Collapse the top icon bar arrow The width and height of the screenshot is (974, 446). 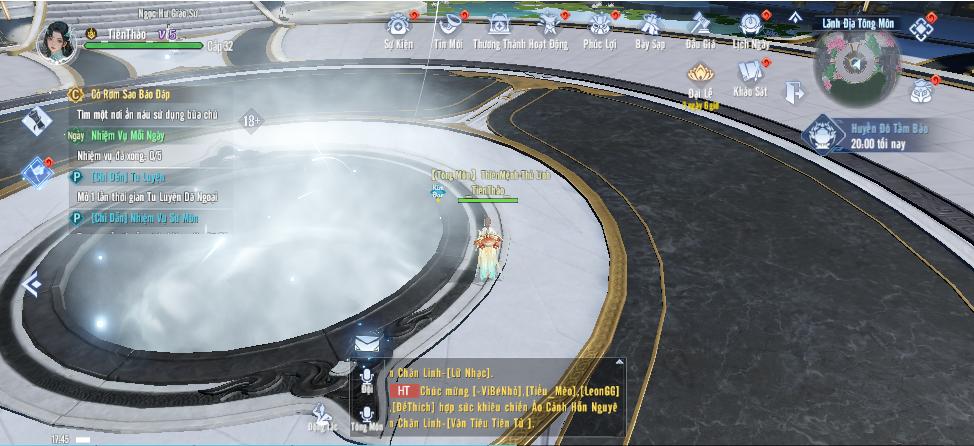796,17
